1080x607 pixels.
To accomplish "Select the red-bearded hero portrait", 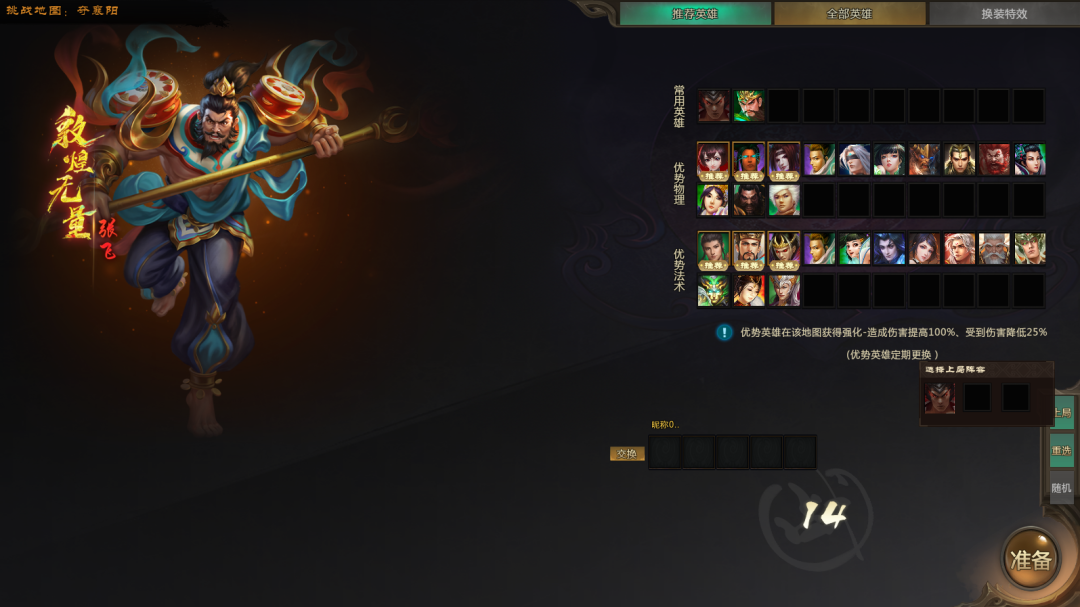I will [x=994, y=159].
